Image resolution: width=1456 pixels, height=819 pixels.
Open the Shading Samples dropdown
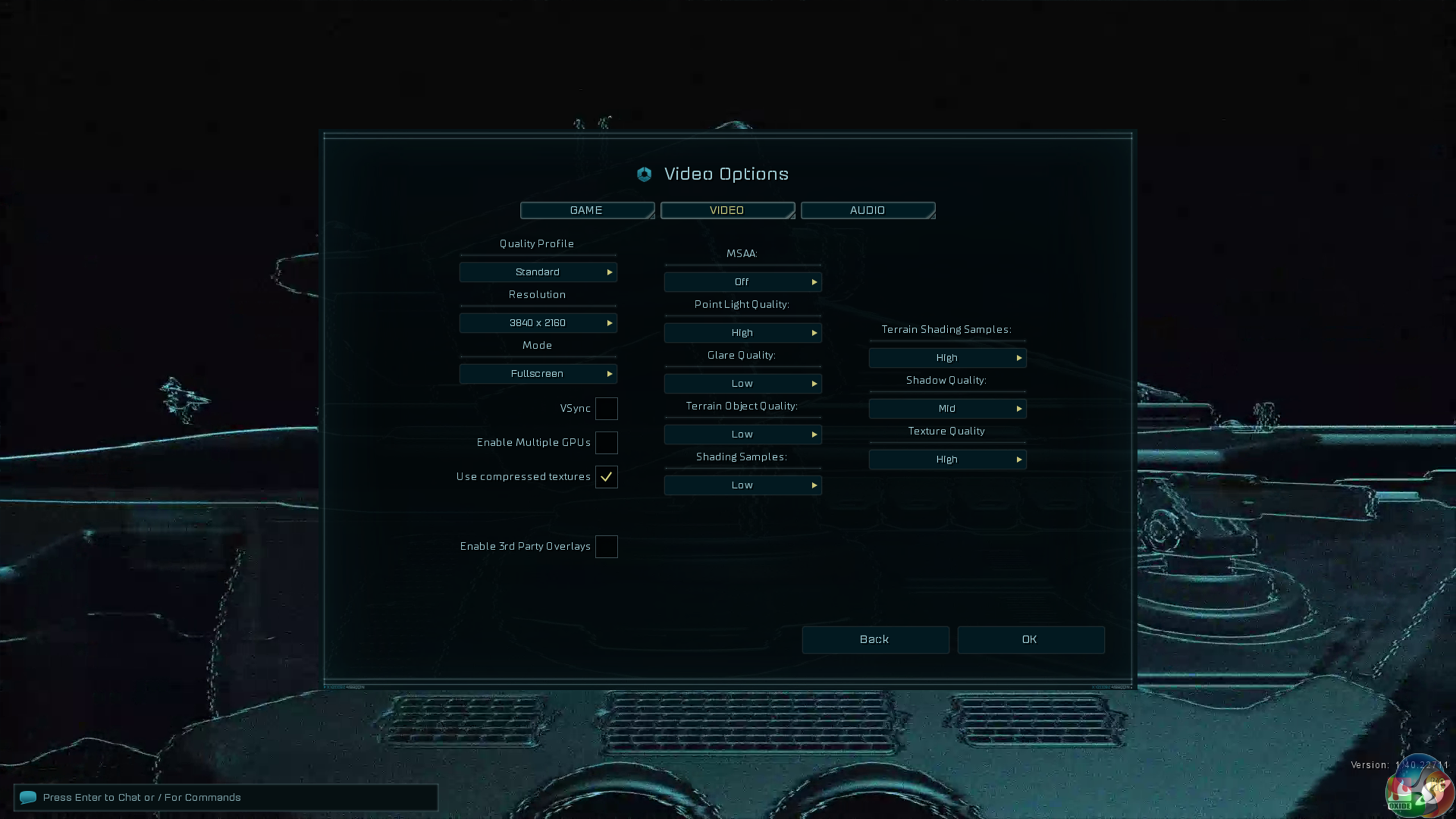point(743,485)
